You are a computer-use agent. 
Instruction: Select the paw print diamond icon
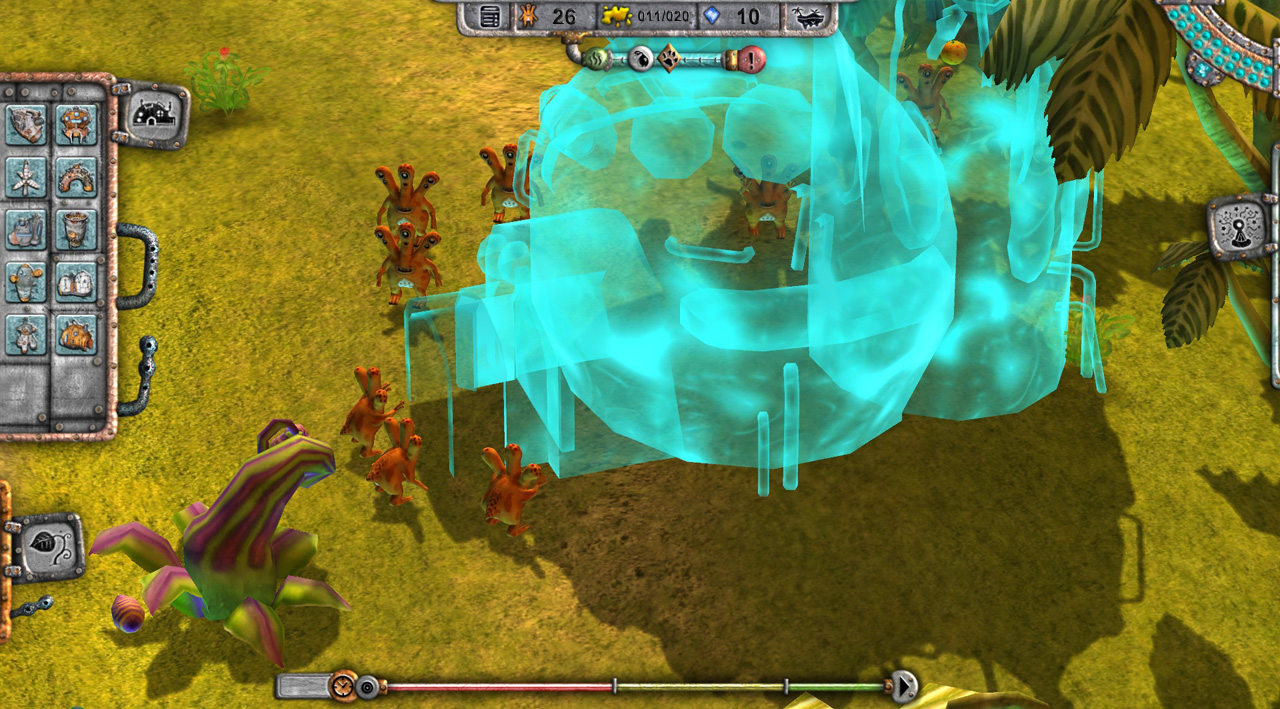669,59
